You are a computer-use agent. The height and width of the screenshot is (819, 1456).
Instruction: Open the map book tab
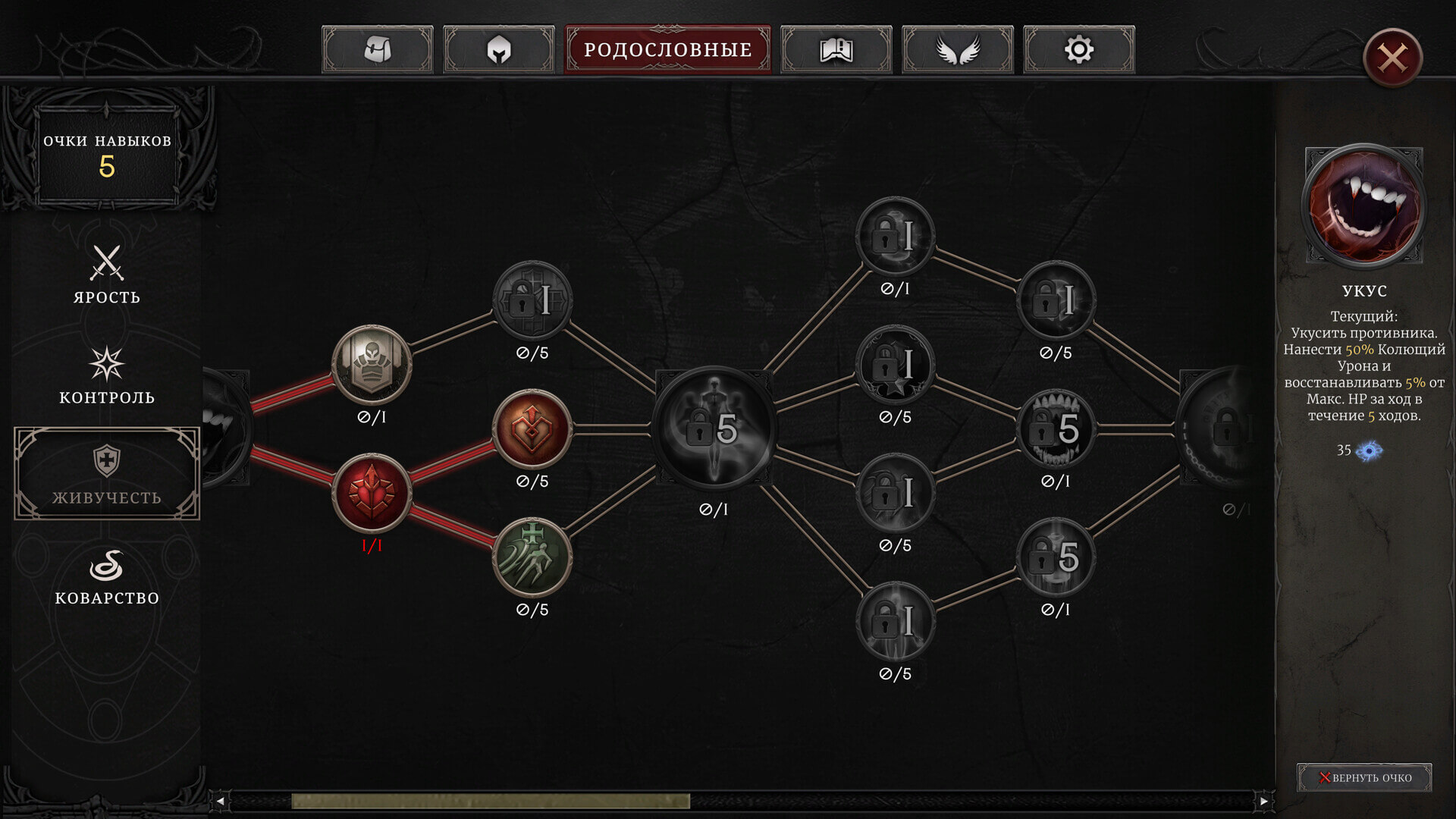point(836,50)
